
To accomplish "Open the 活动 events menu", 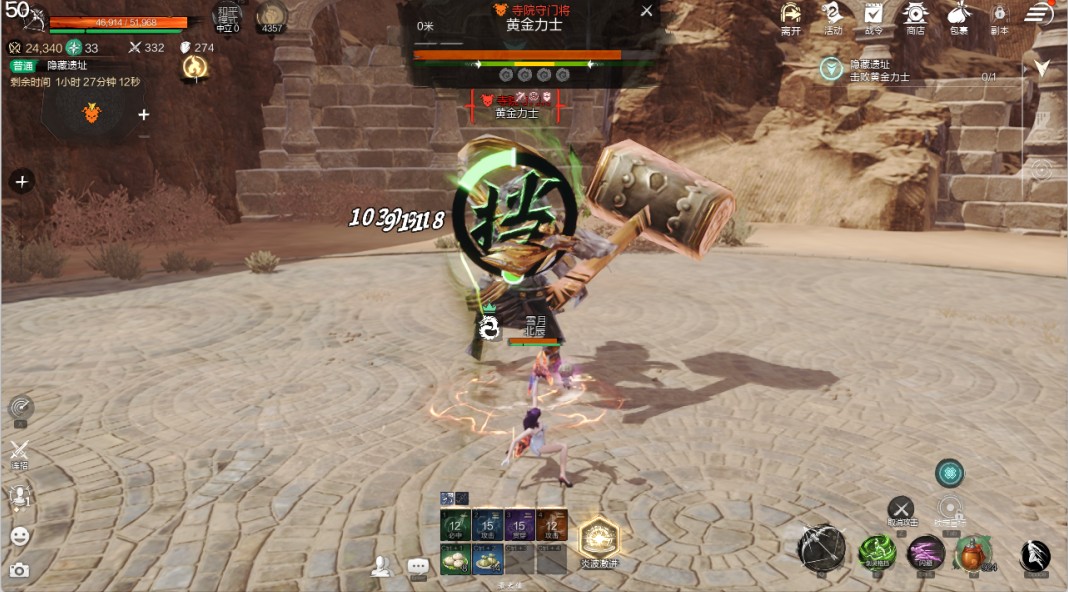I will [x=833, y=14].
